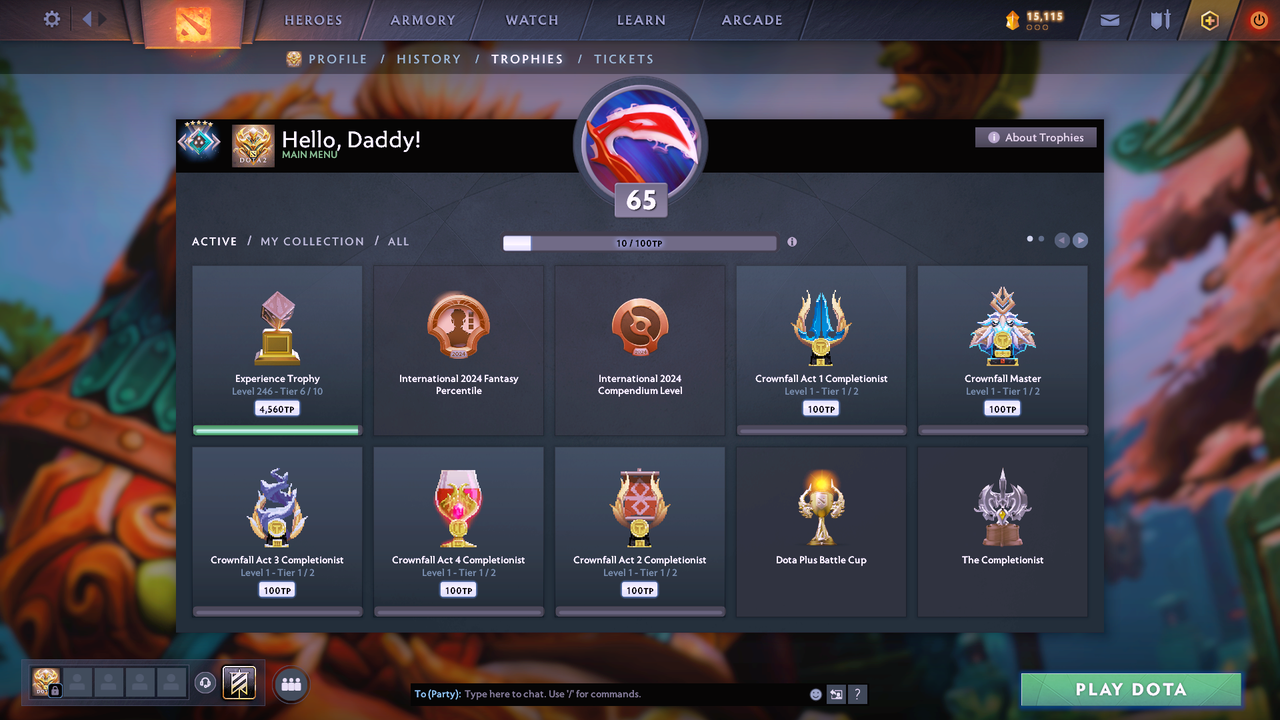1280x720 pixels.
Task: Open the WATCH menu
Action: [x=531, y=19]
